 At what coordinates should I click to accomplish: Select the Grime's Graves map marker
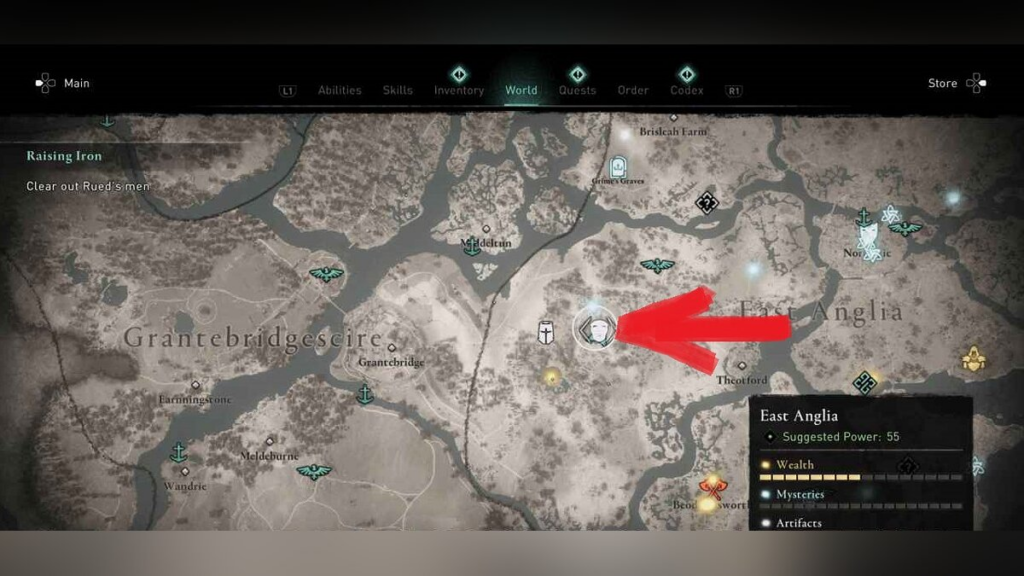619,166
